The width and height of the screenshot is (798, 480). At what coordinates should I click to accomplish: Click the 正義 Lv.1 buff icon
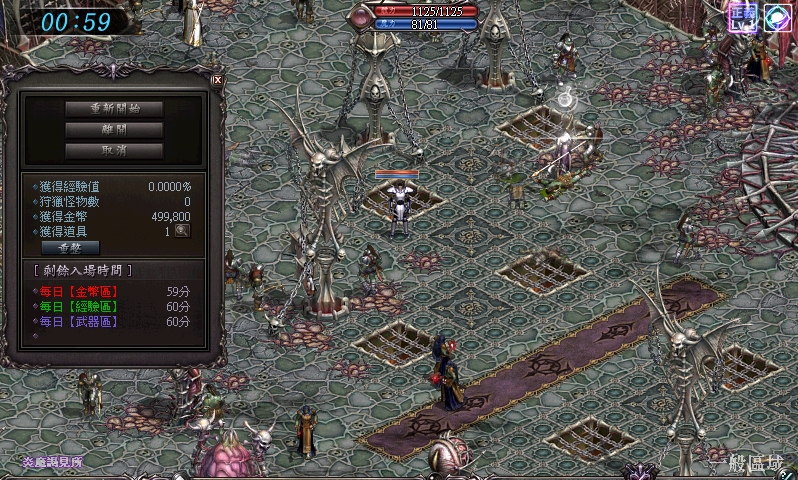[x=743, y=17]
